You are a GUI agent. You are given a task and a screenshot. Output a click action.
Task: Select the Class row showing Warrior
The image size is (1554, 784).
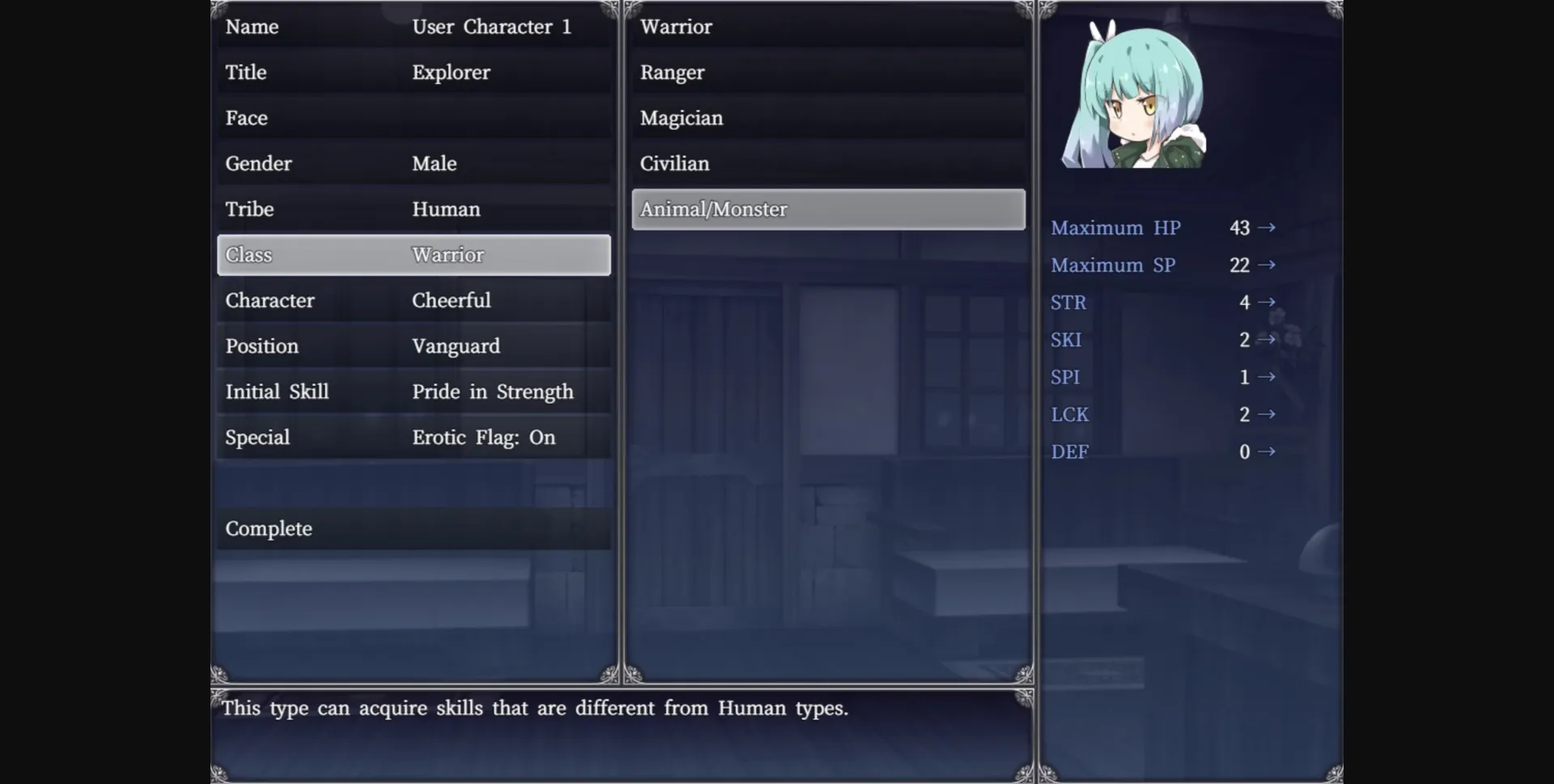tap(413, 255)
